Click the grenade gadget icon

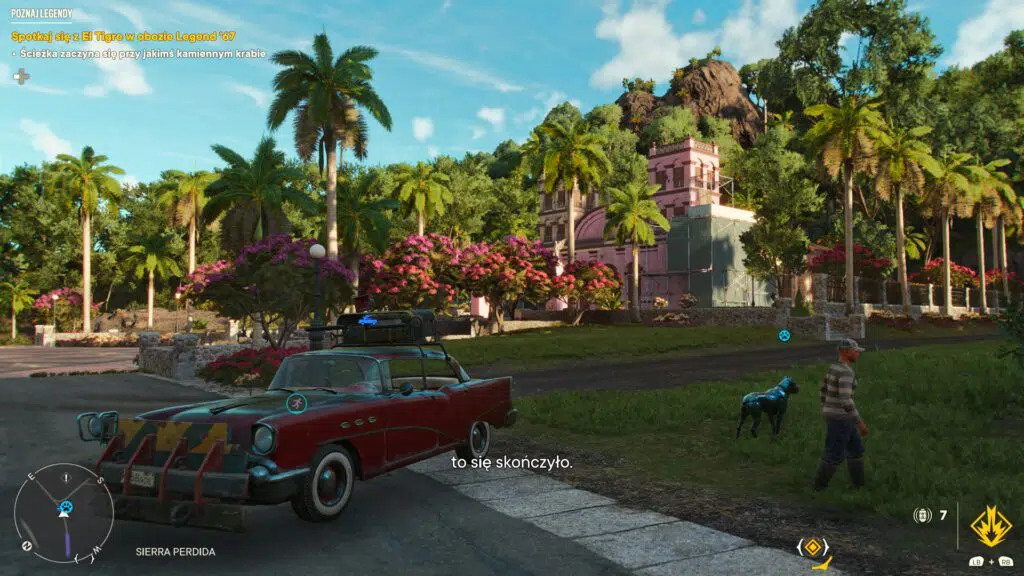tap(923, 515)
